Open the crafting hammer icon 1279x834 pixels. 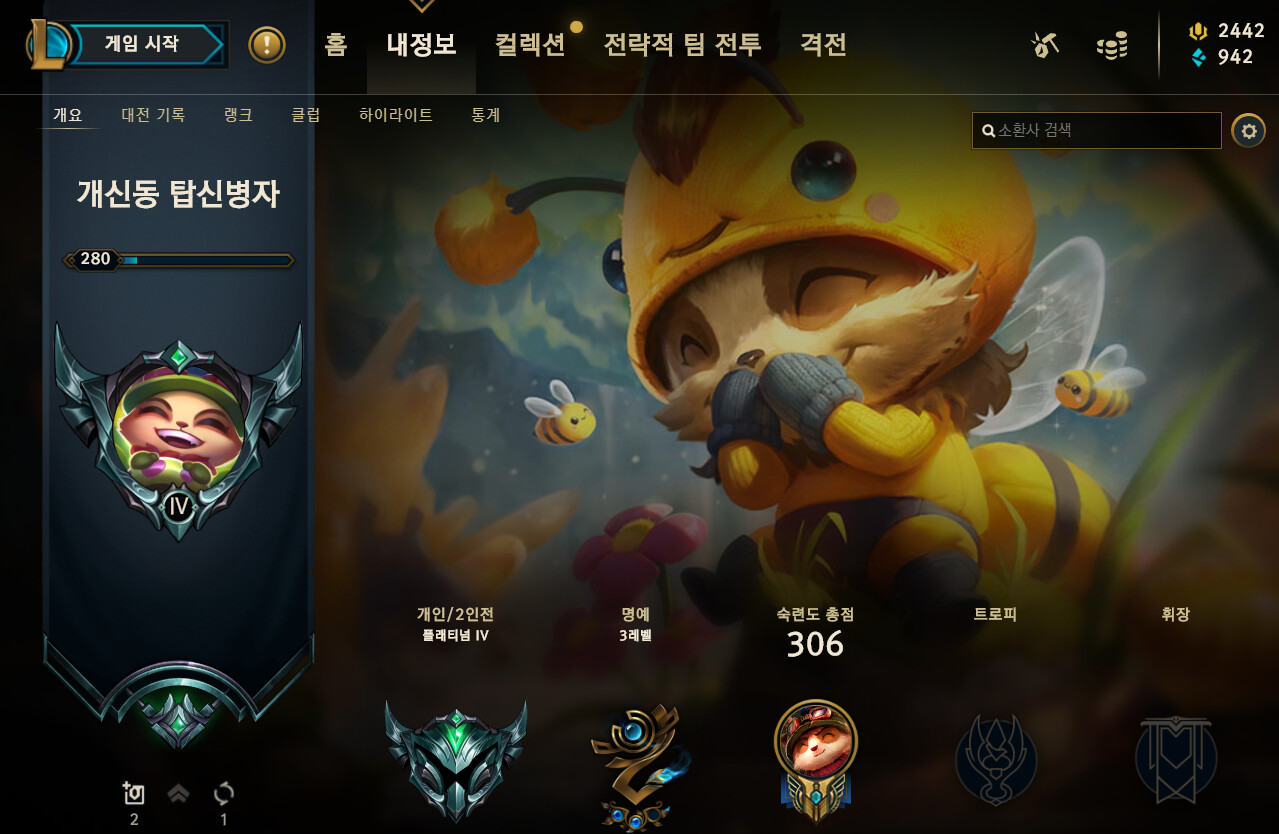click(x=1045, y=44)
